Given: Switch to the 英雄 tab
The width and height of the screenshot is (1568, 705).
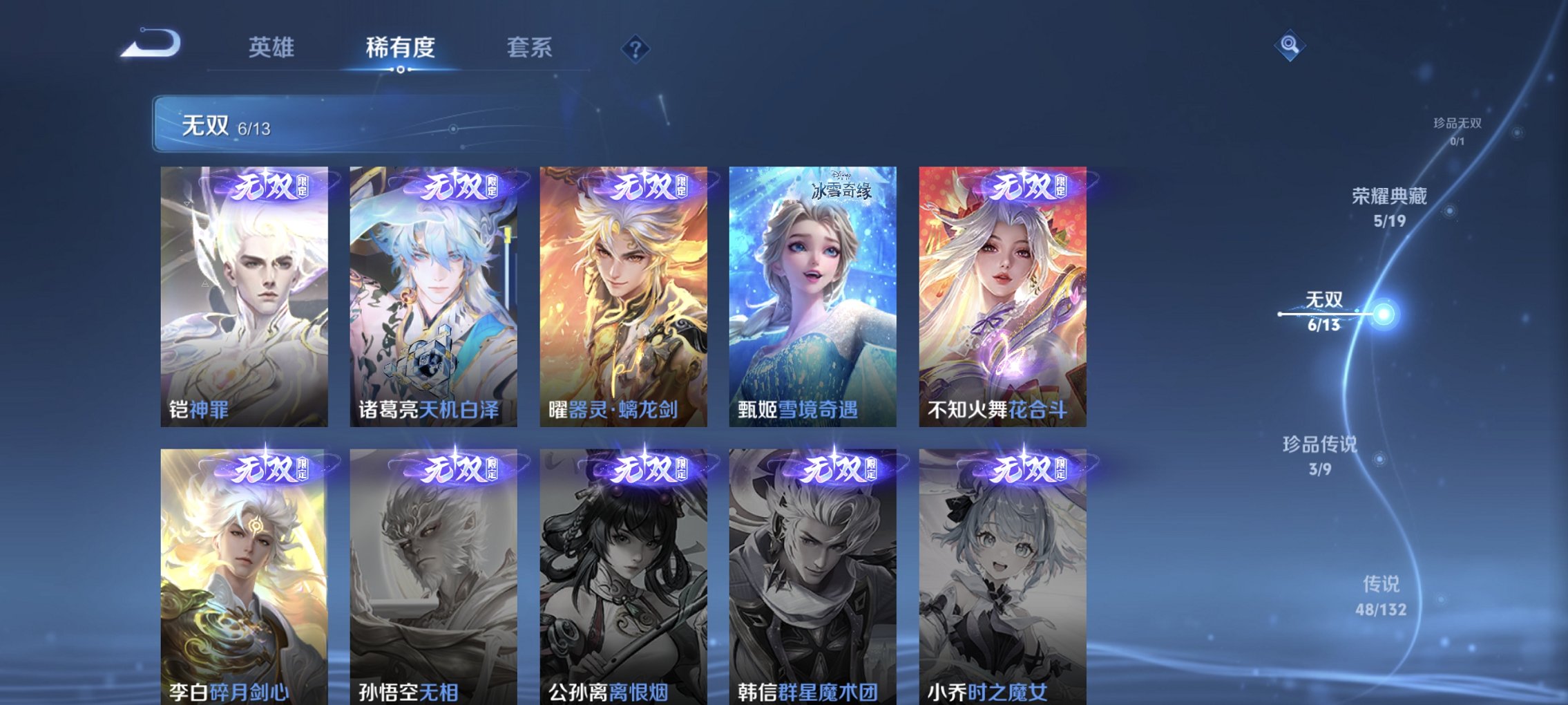Looking at the screenshot, I should [273, 47].
